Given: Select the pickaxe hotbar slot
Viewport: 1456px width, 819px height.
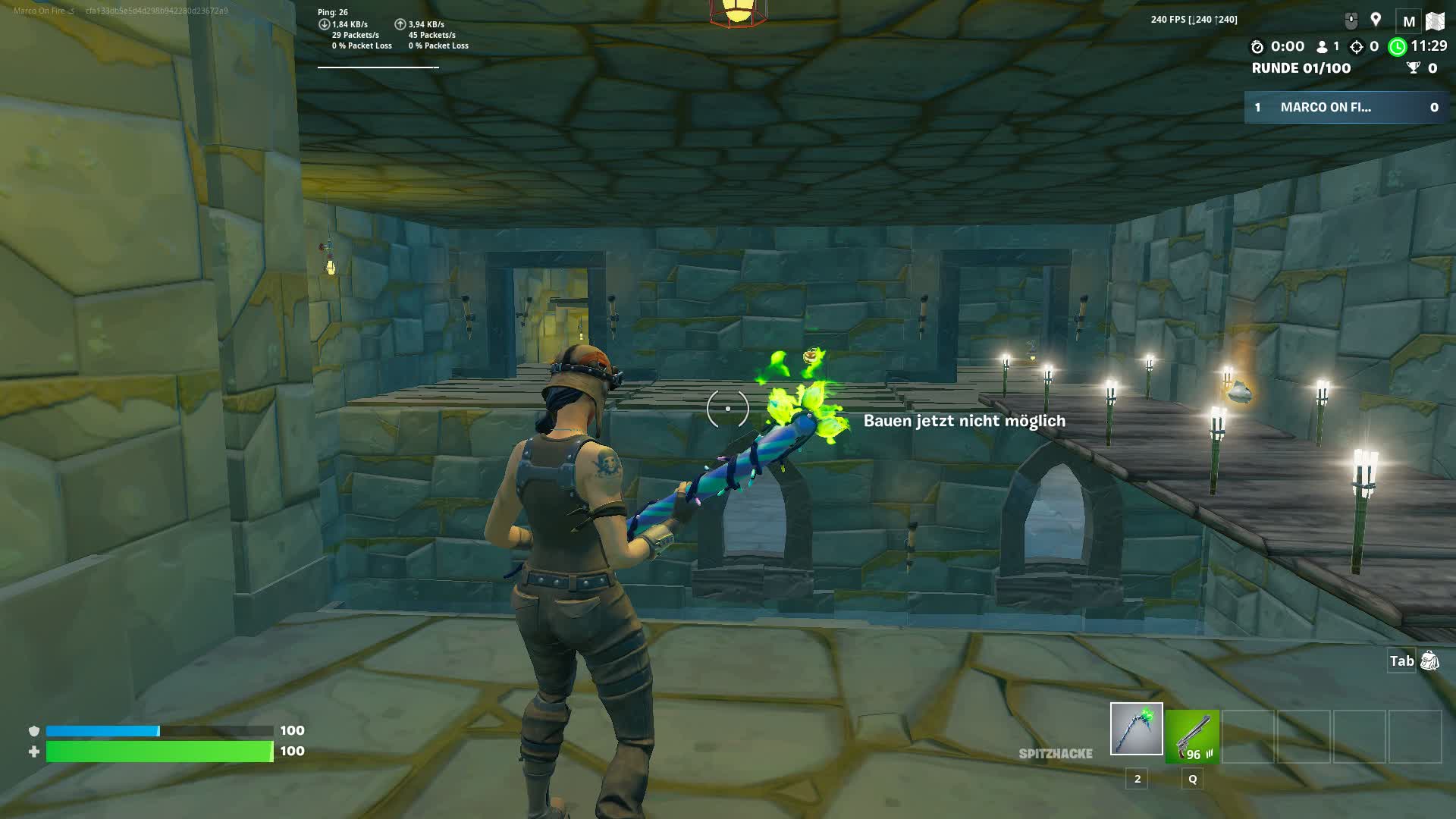Looking at the screenshot, I should (1136, 729).
